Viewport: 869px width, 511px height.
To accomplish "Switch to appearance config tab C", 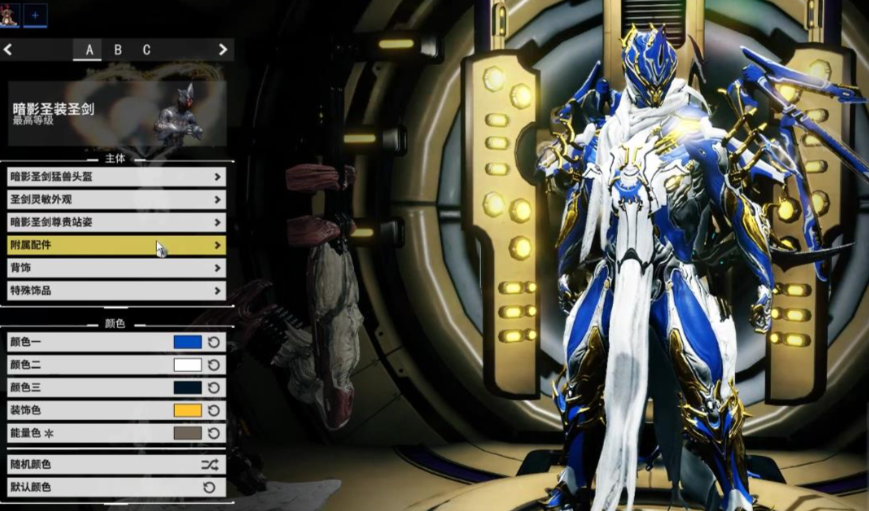I will [146, 50].
